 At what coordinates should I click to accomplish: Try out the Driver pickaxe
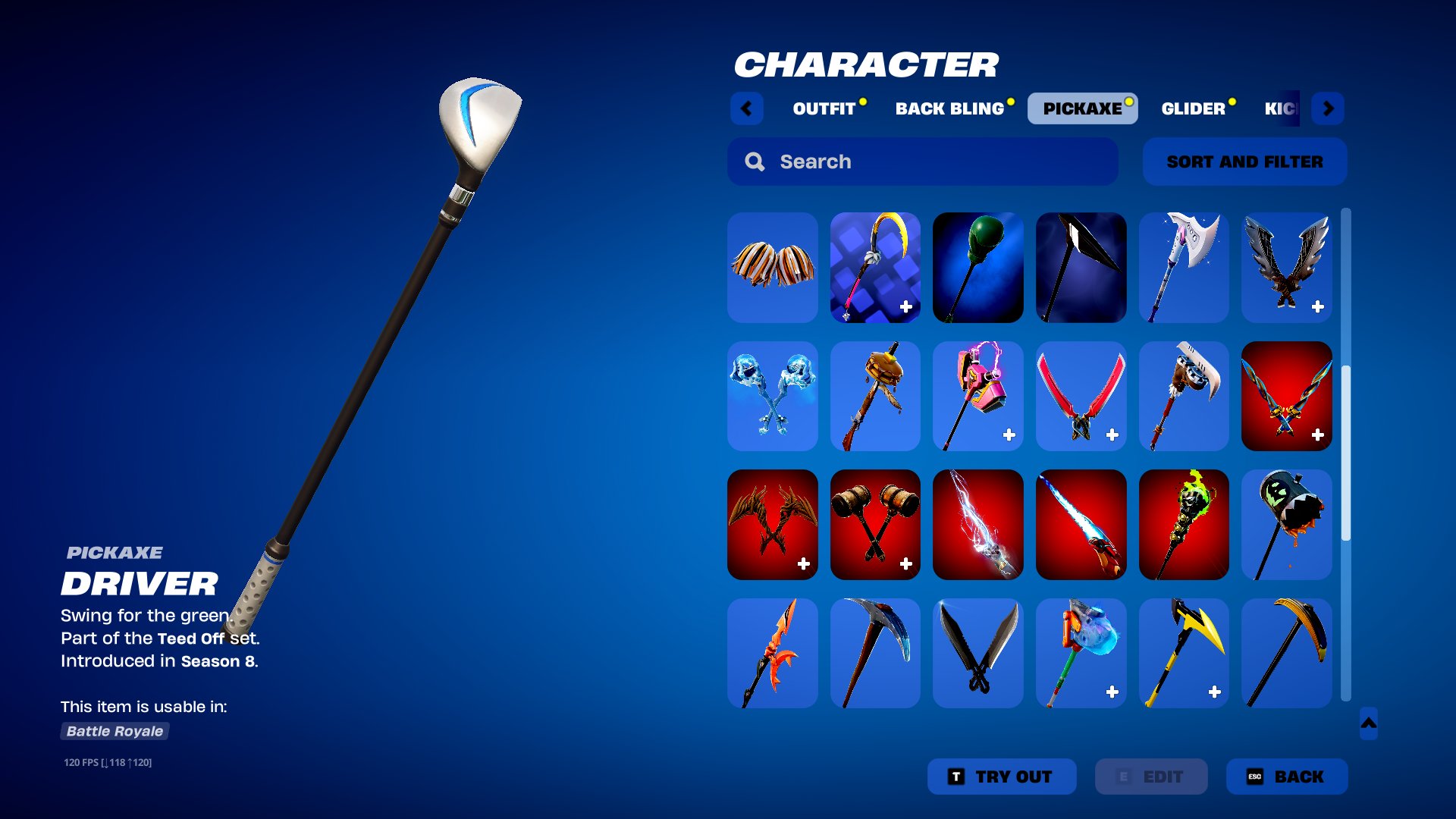click(x=1001, y=777)
